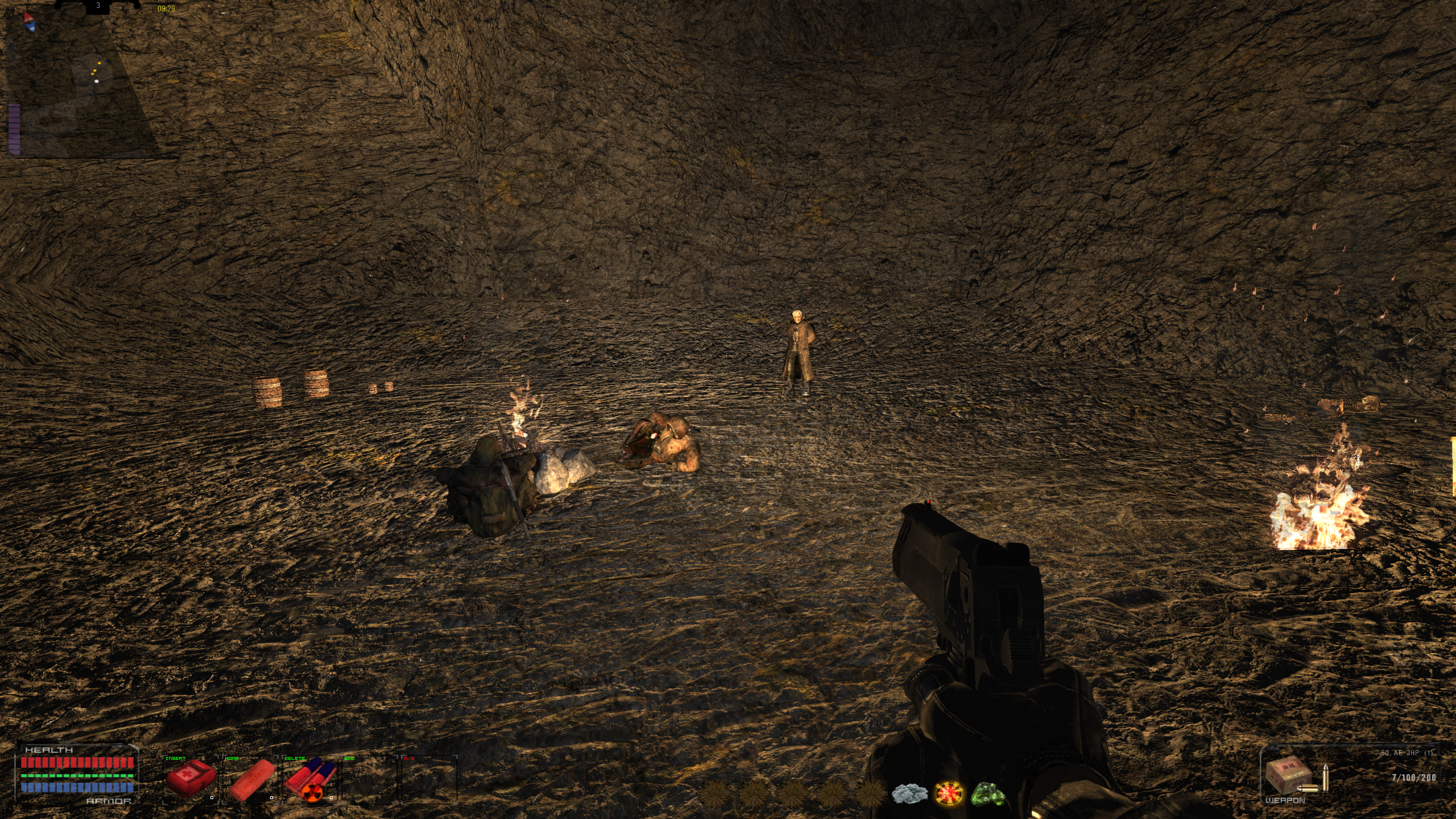The image size is (1456, 819).
Task: Select the grey cloud artifact icon
Action: pyautogui.click(x=909, y=793)
